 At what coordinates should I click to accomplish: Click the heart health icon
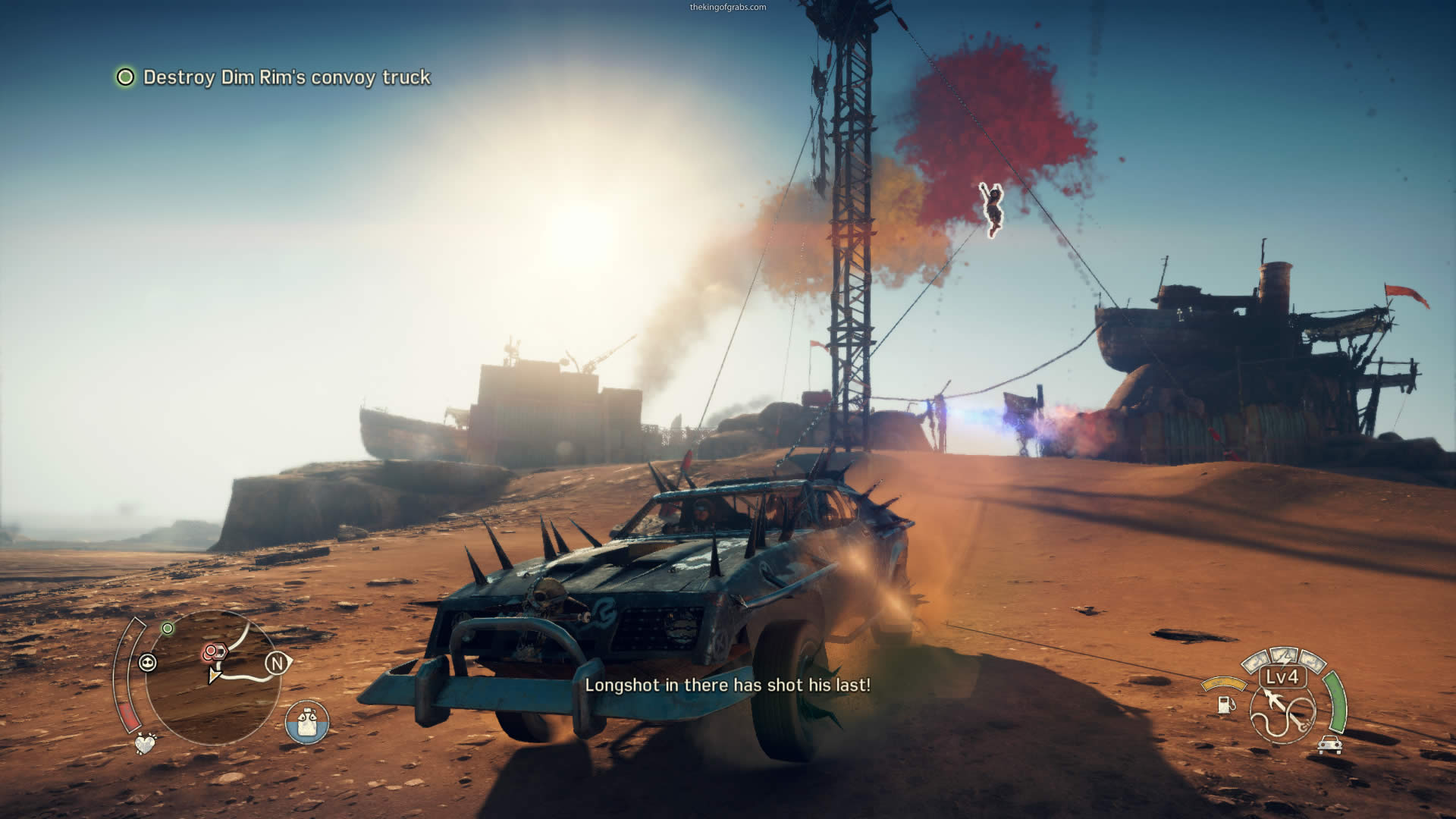[x=145, y=743]
